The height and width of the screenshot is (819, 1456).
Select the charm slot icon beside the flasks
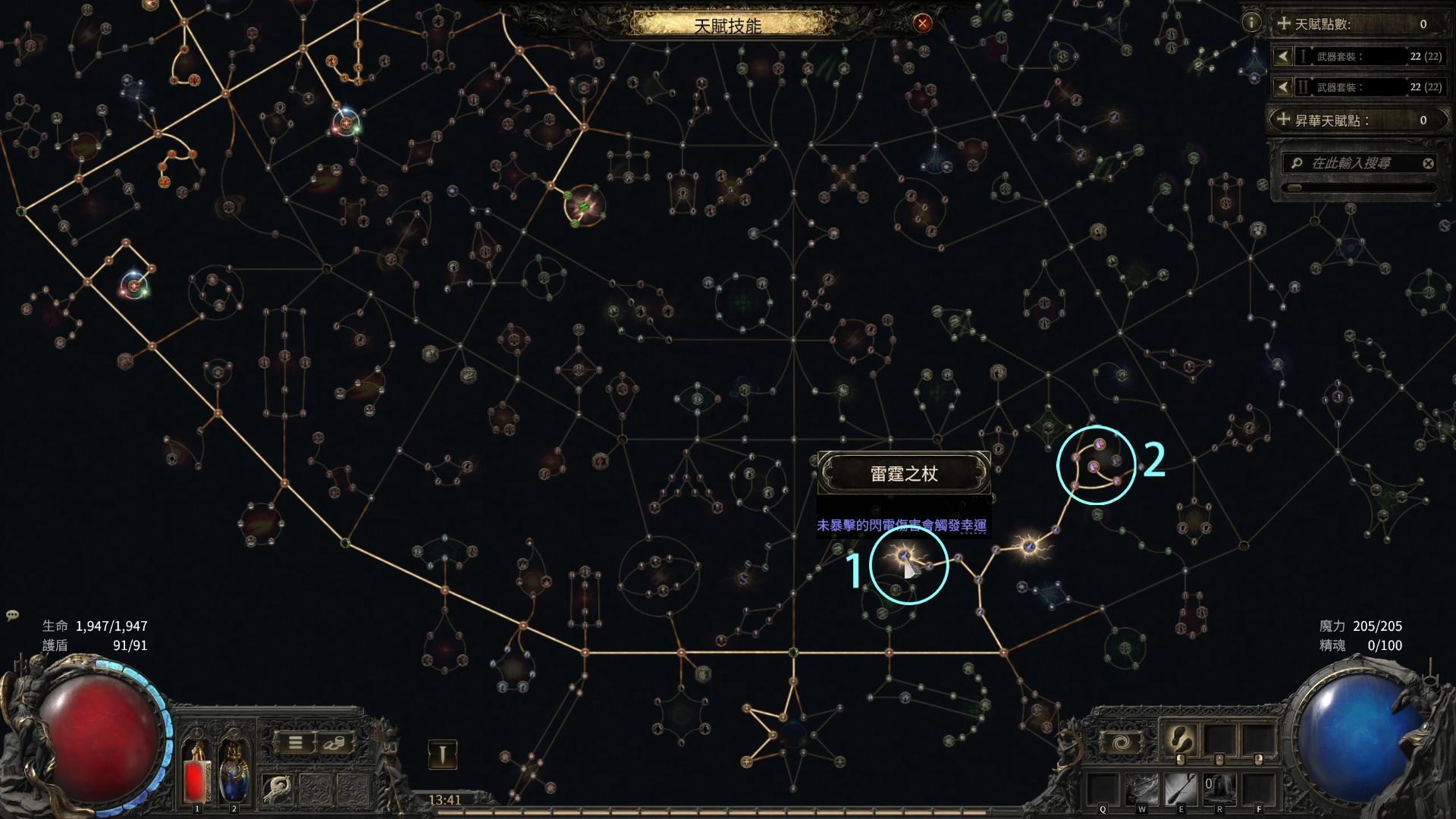(277, 789)
